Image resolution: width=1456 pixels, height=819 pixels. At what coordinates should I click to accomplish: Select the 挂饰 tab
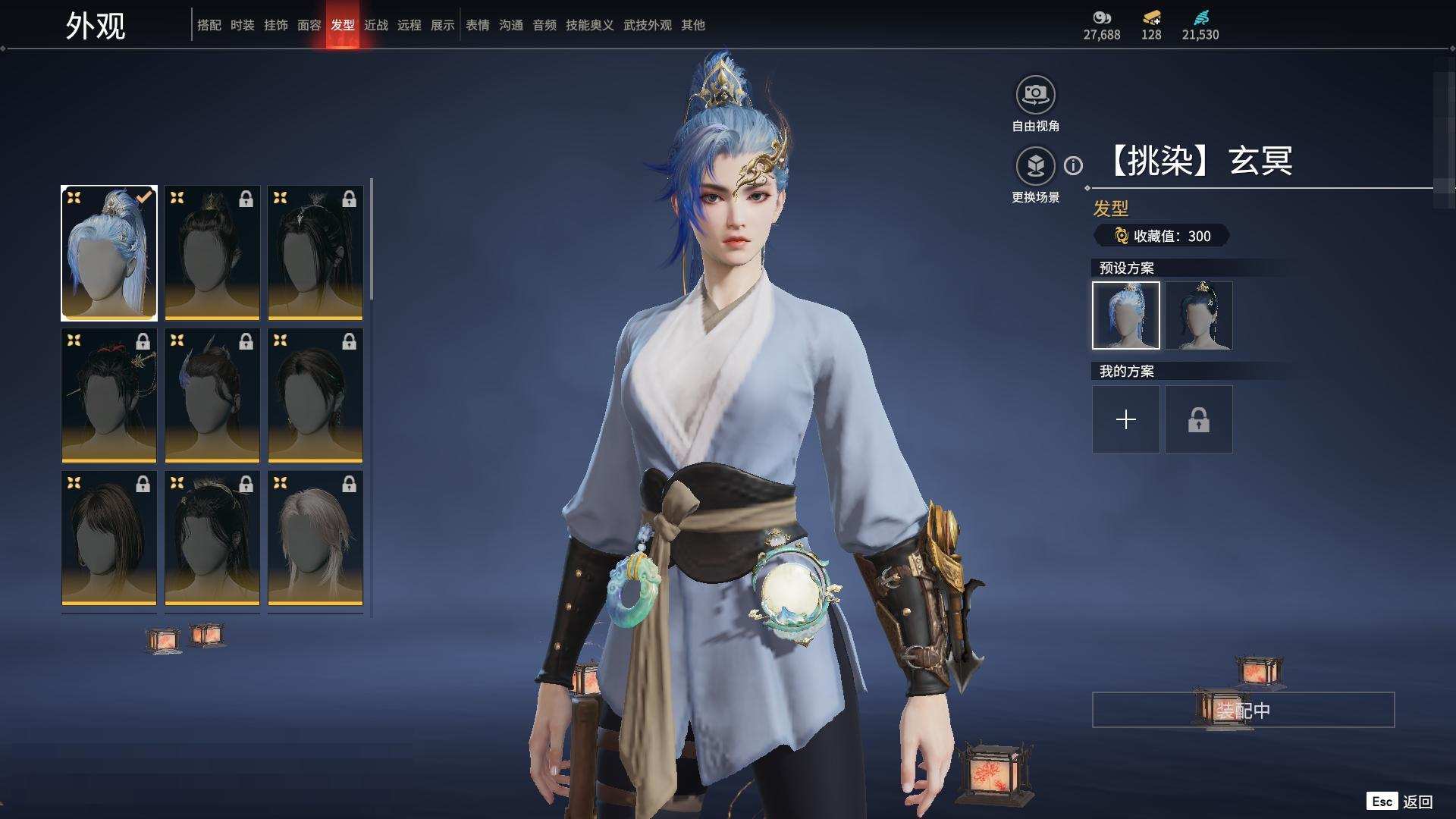[275, 25]
